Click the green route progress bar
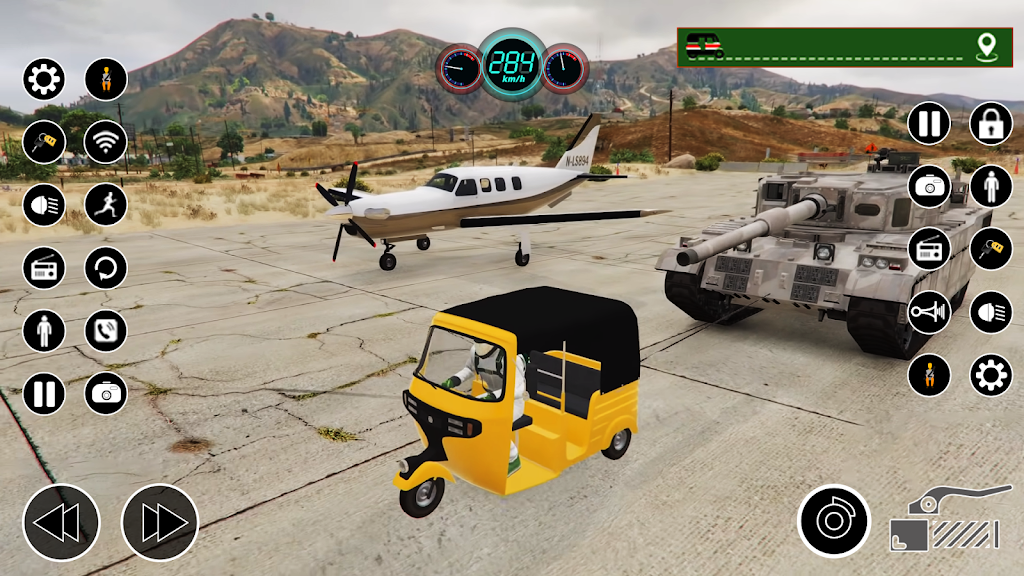 (x=843, y=47)
